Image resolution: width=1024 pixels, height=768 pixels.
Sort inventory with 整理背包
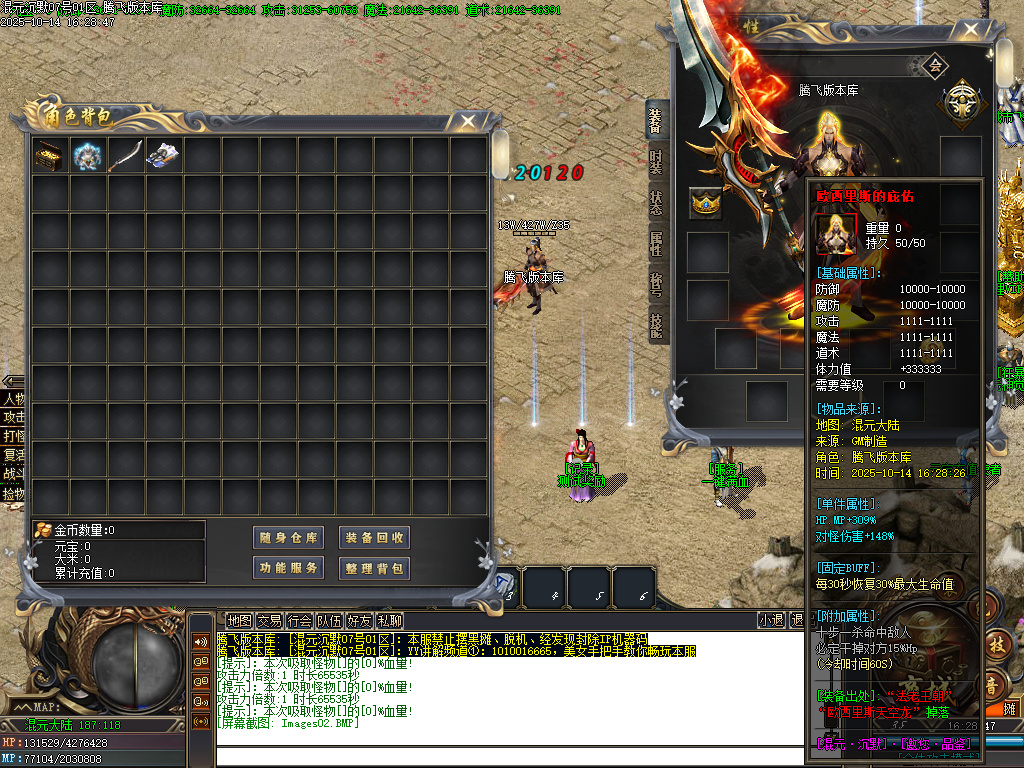[374, 568]
